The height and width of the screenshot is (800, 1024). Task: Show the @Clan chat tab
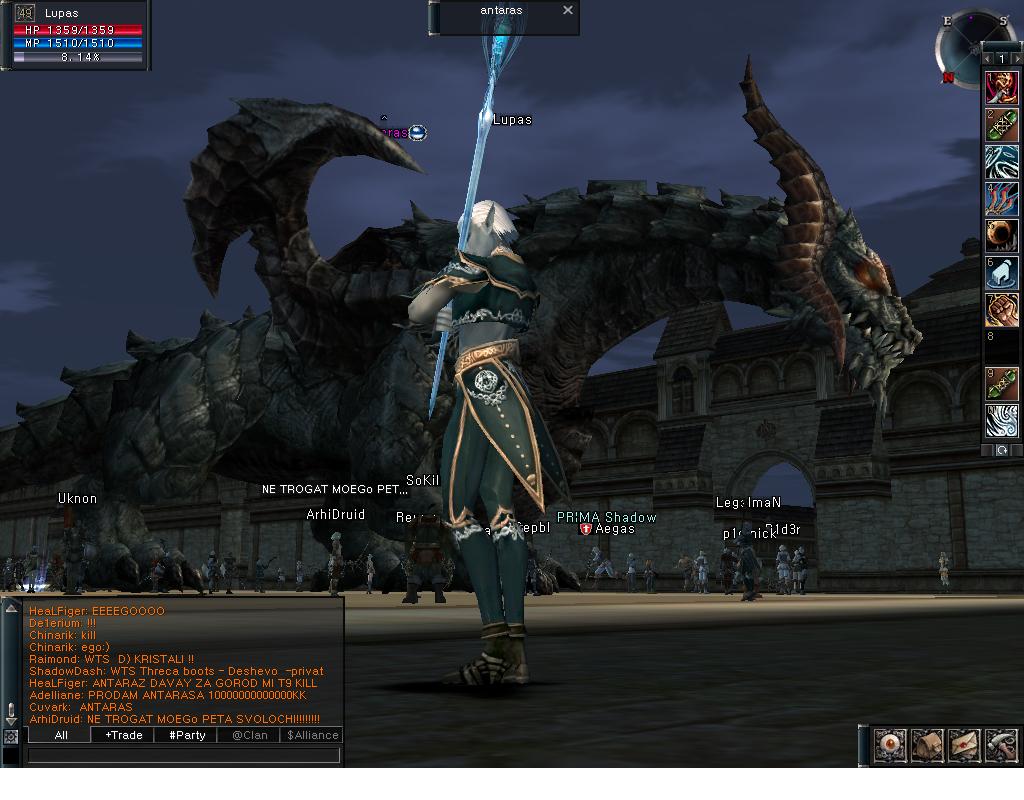250,735
